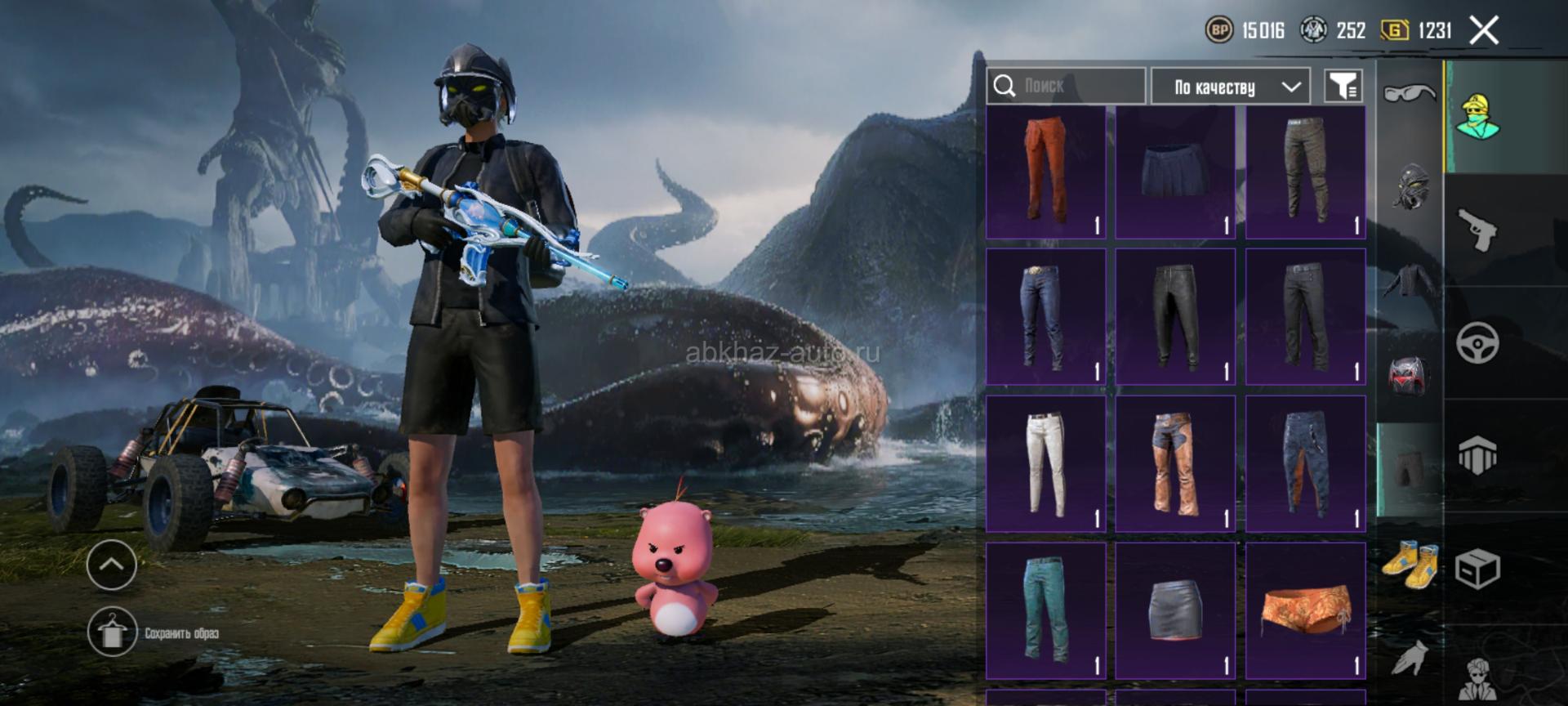Select the orange floral swim briefs
This screenshot has height=706, width=1568.
[x=1305, y=610]
